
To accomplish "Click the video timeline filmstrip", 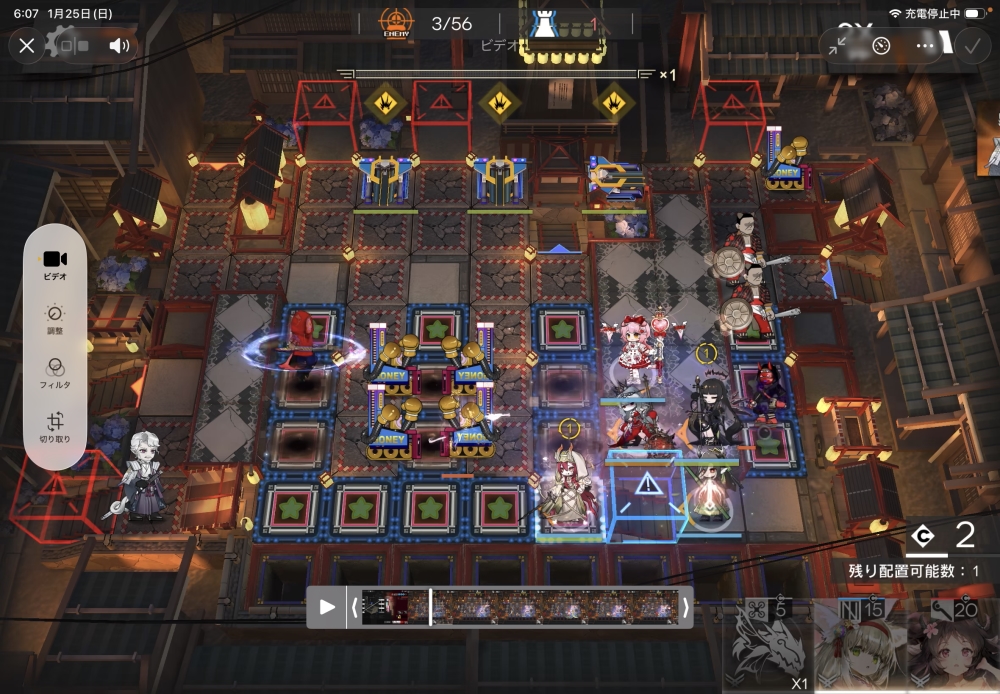I will click(520, 607).
